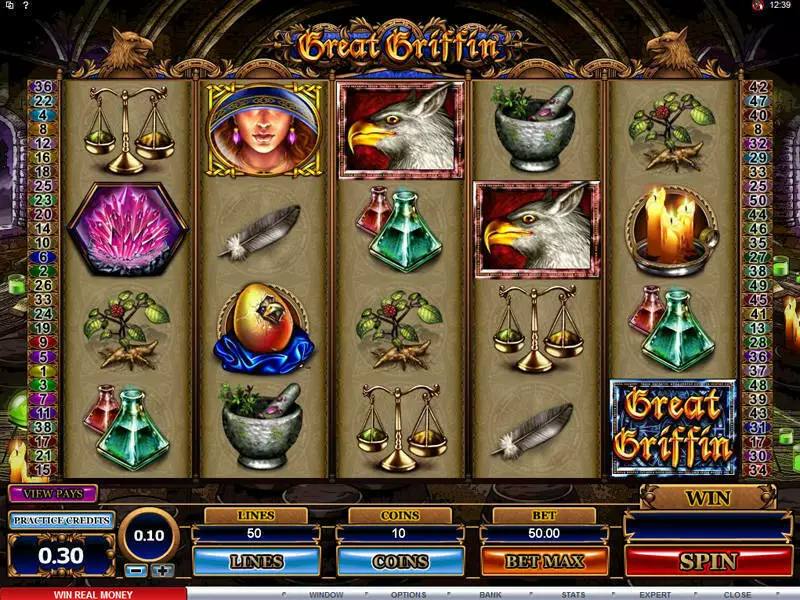Adjust paylines with the LINES button
This screenshot has width=800, height=600.
click(x=256, y=561)
